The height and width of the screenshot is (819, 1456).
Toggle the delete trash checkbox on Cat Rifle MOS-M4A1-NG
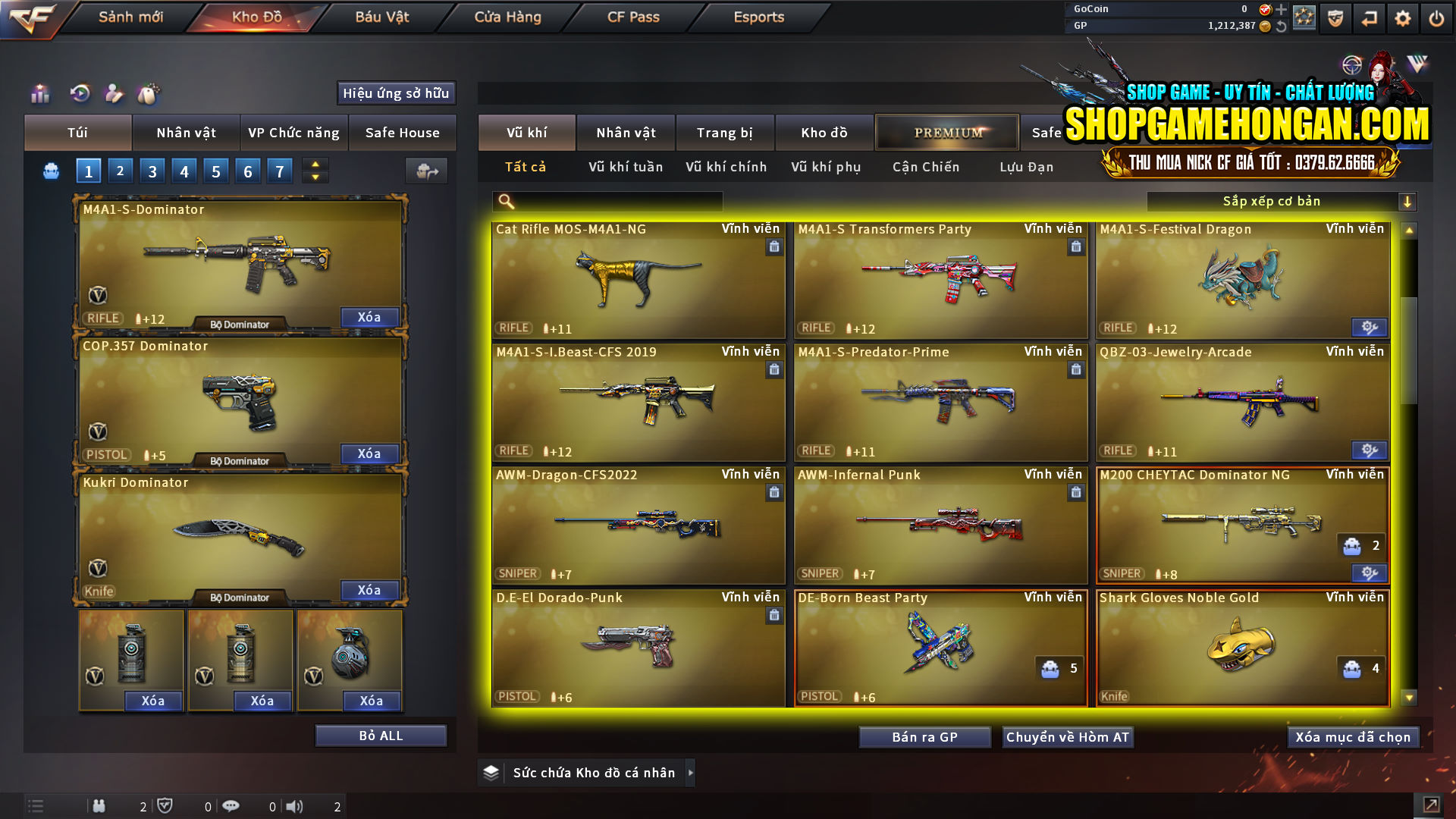[x=774, y=246]
